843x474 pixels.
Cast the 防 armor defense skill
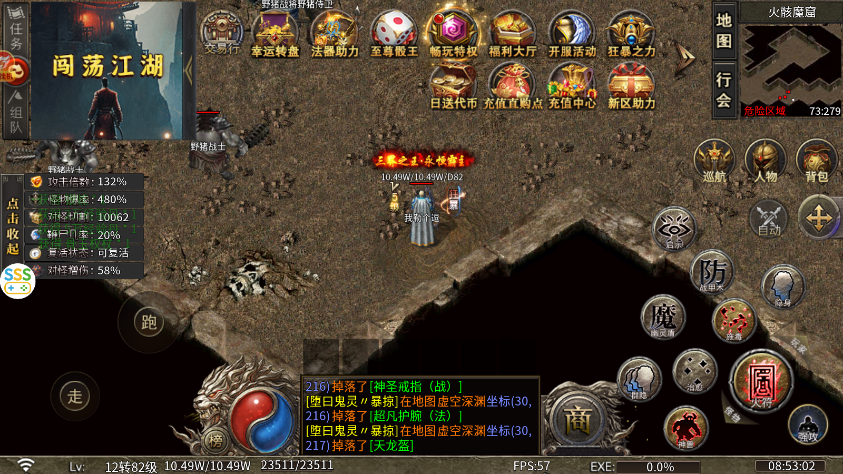pos(713,271)
